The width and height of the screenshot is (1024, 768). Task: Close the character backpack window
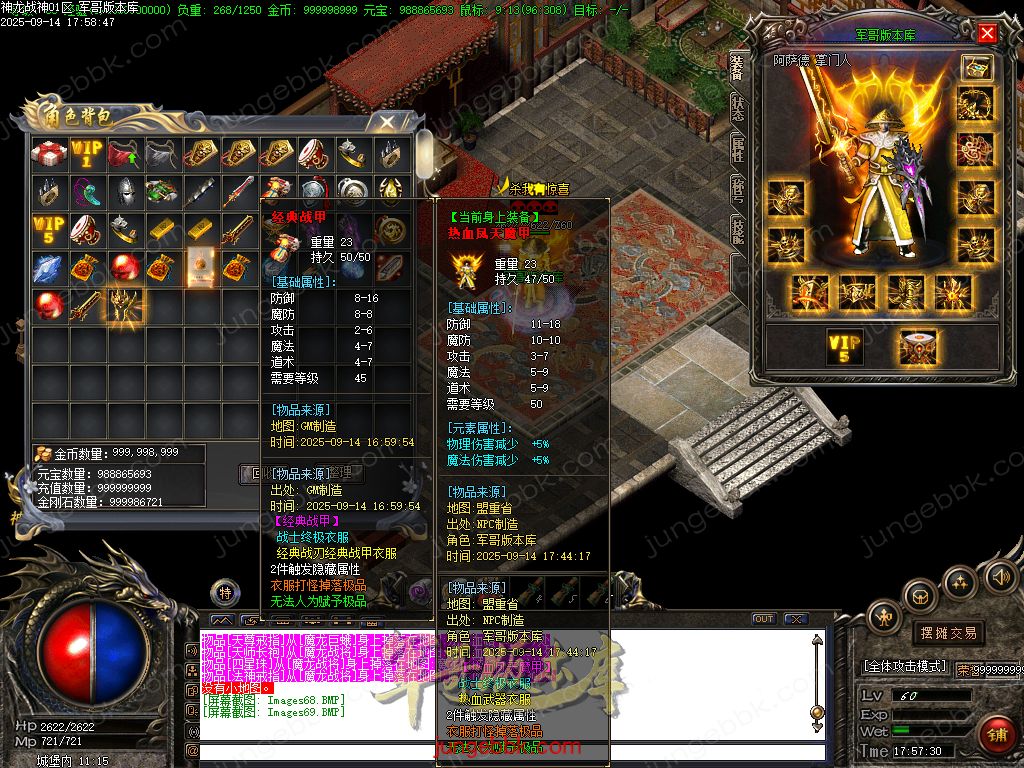coord(385,123)
